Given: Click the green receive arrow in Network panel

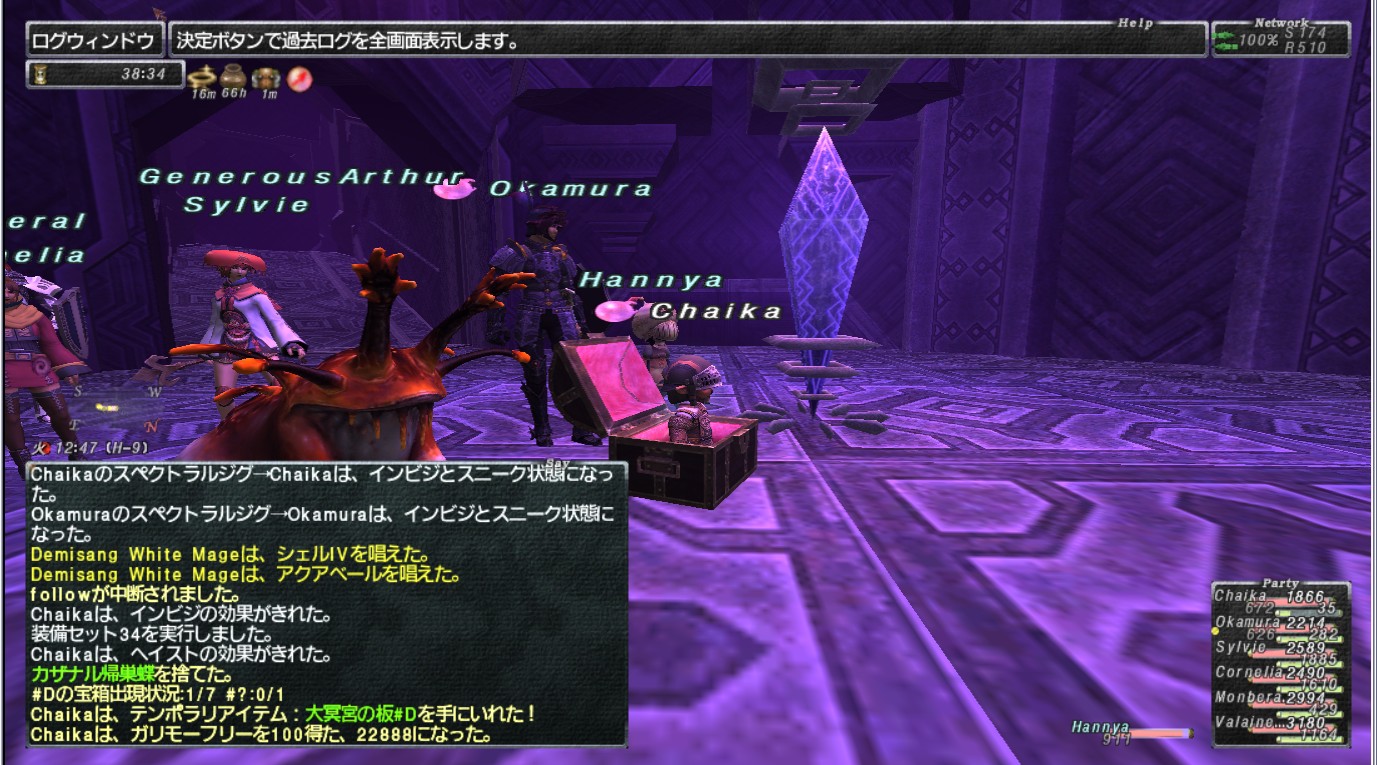Looking at the screenshot, I should click(x=1225, y=46).
